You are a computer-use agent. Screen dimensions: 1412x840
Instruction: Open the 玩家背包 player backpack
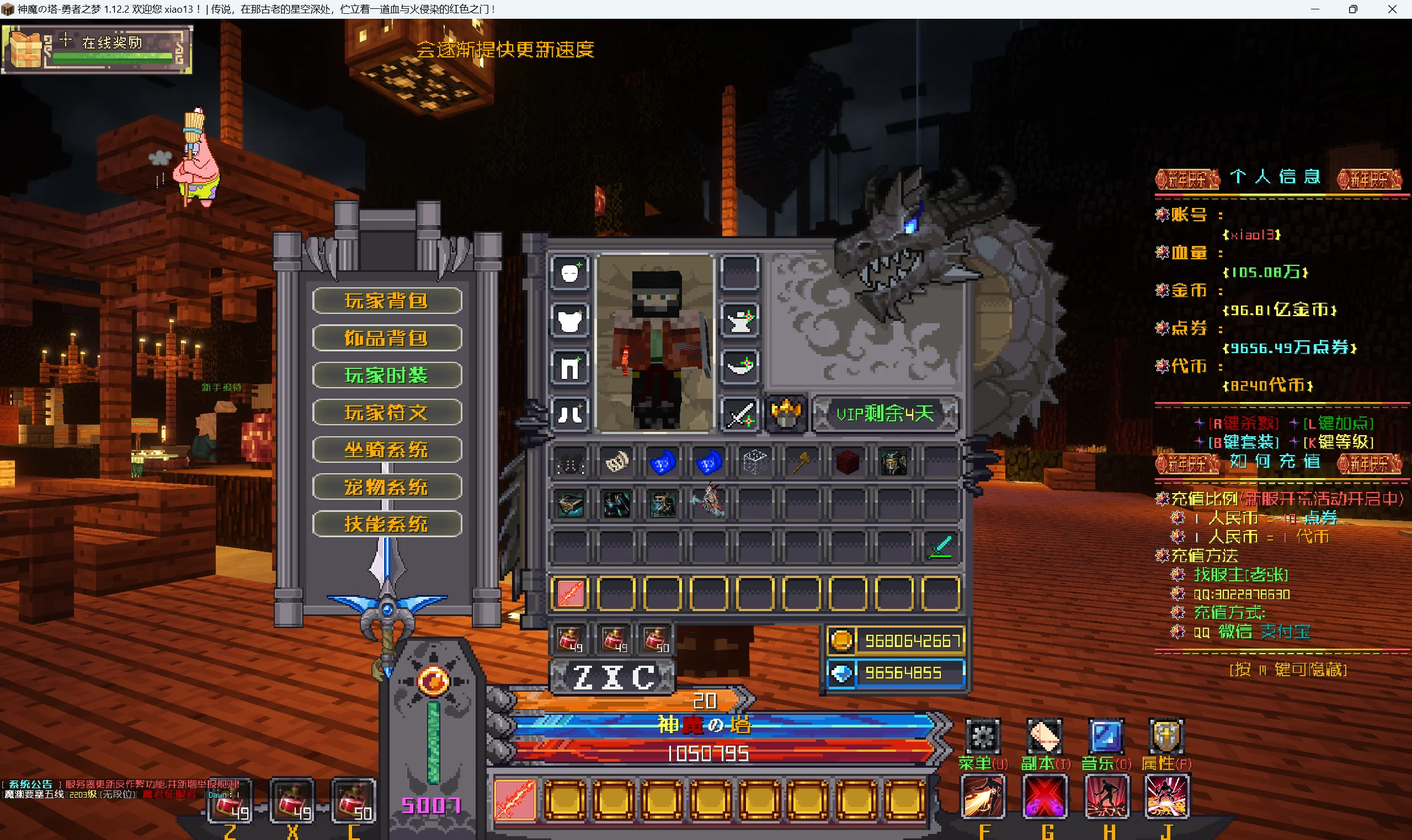click(x=387, y=301)
